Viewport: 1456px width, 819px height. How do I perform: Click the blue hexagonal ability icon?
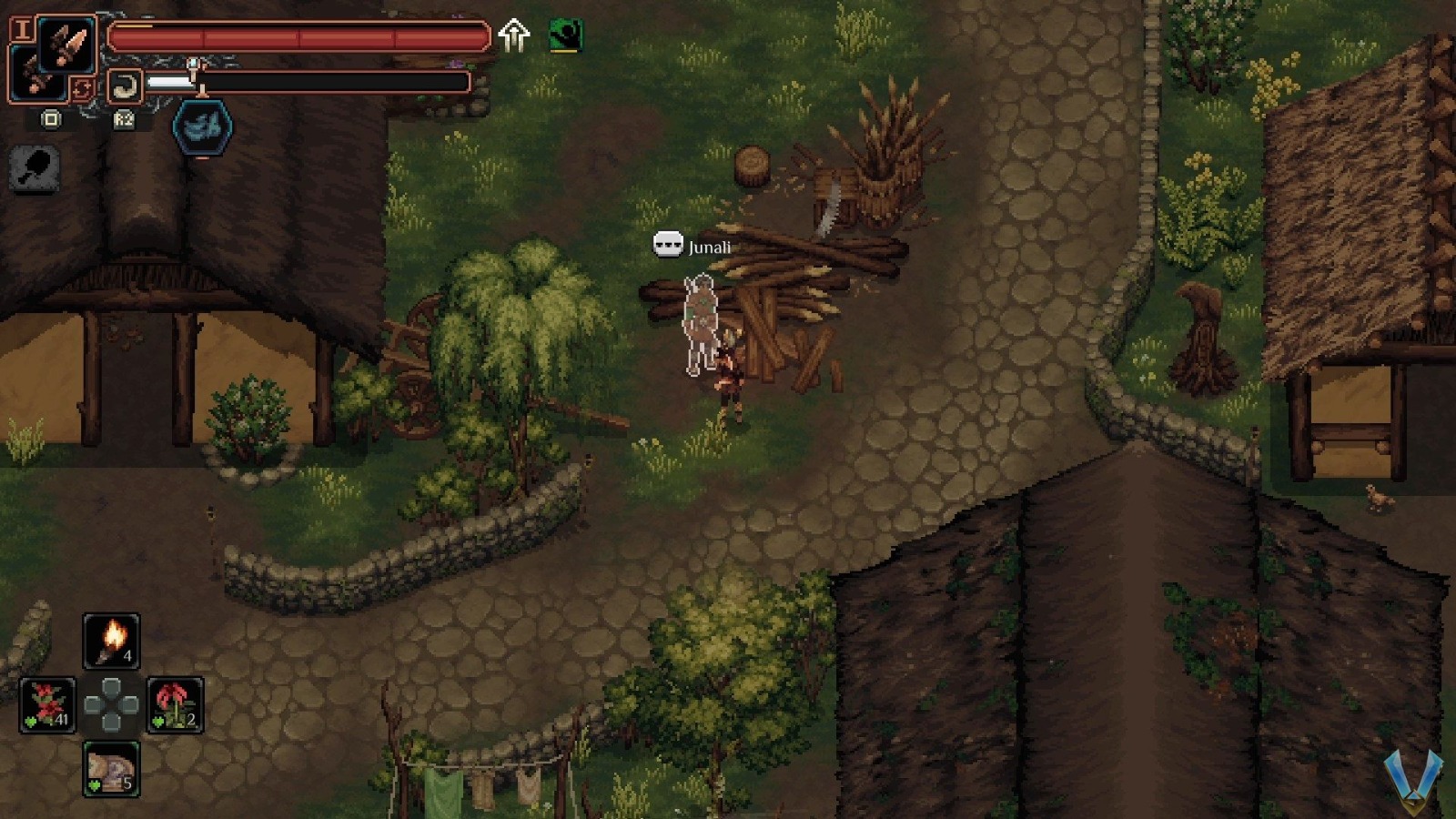[200, 127]
